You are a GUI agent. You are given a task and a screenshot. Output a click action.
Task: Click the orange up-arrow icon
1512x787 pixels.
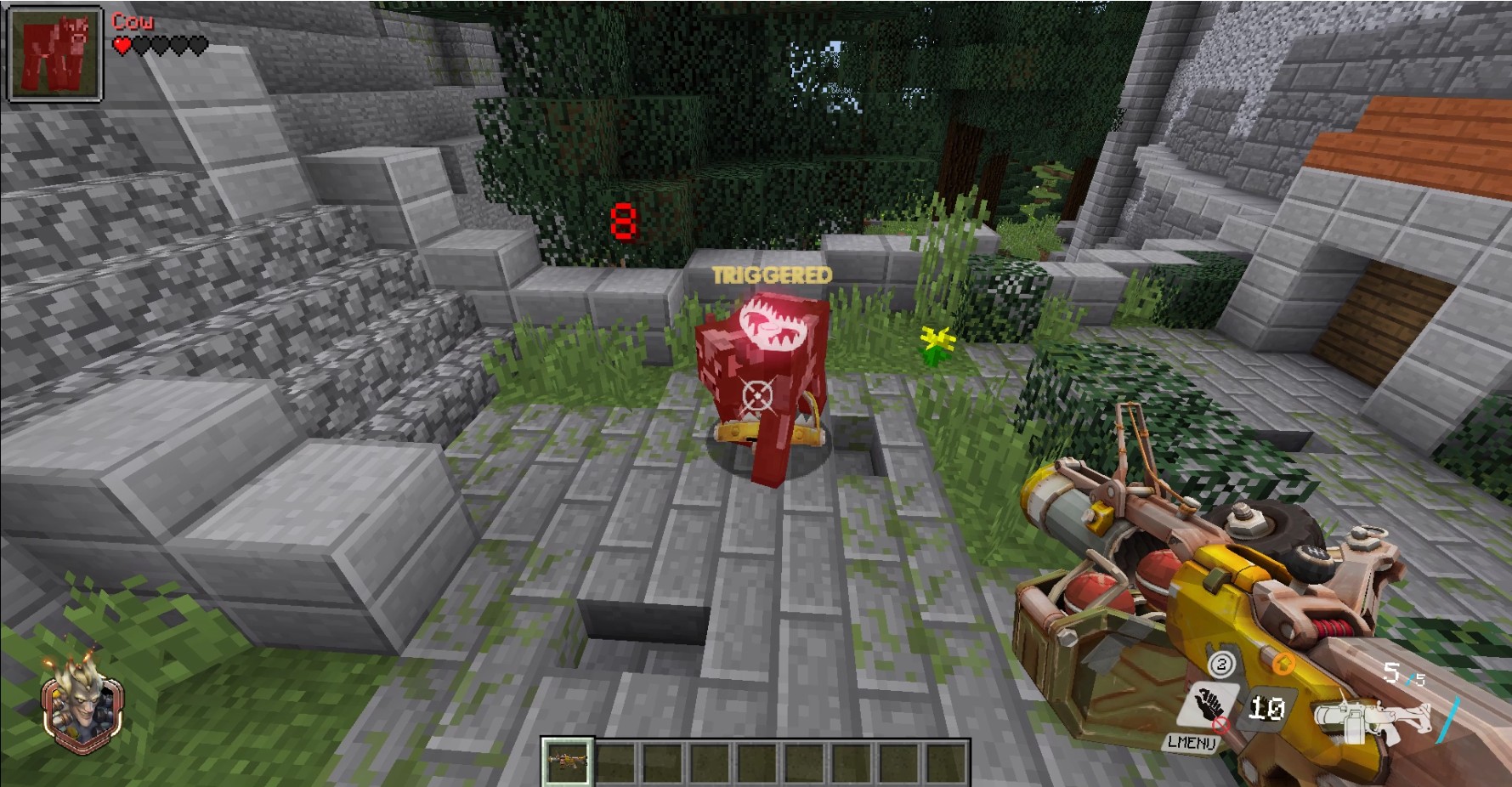[x=1283, y=663]
